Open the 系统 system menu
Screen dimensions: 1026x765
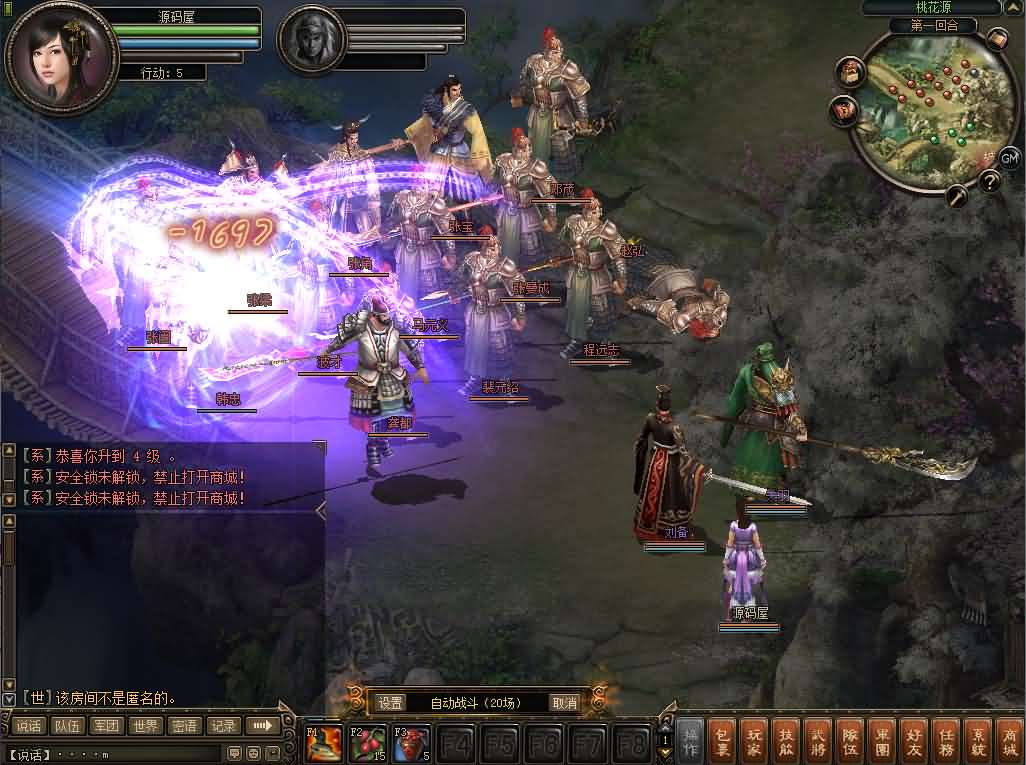coord(976,739)
